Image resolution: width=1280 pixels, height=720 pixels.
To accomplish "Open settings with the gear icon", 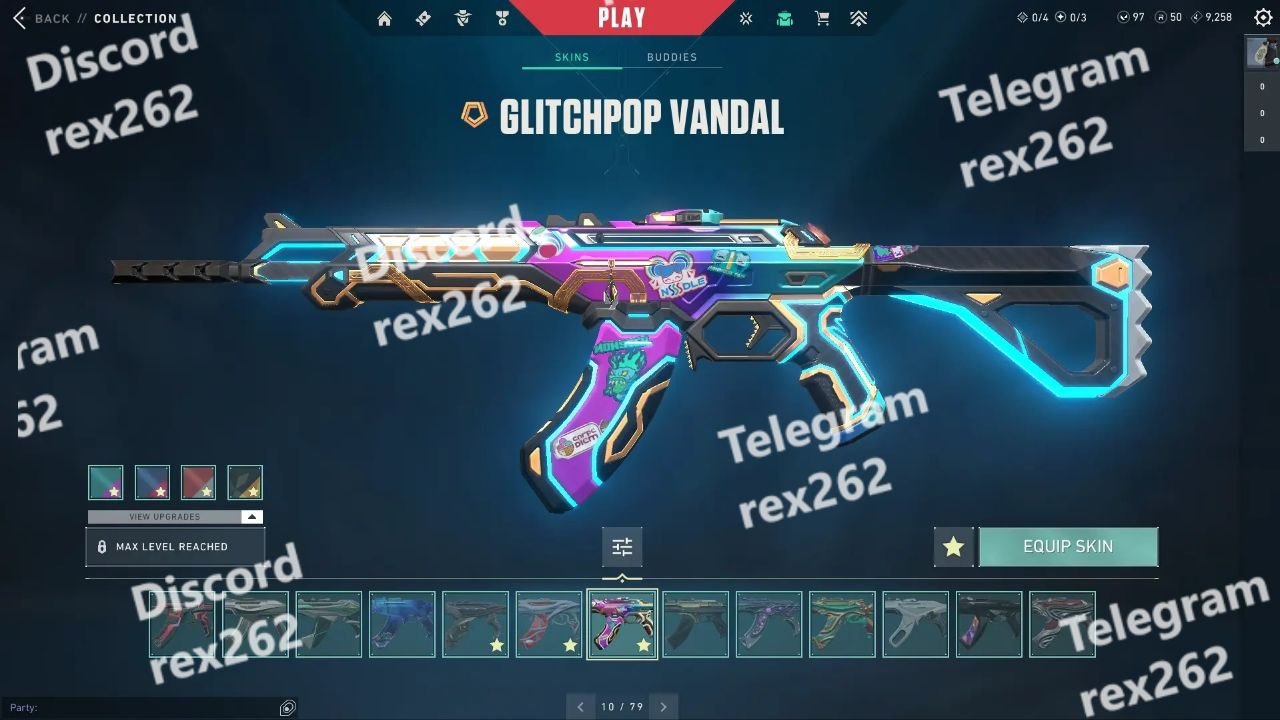I will tap(1263, 18).
